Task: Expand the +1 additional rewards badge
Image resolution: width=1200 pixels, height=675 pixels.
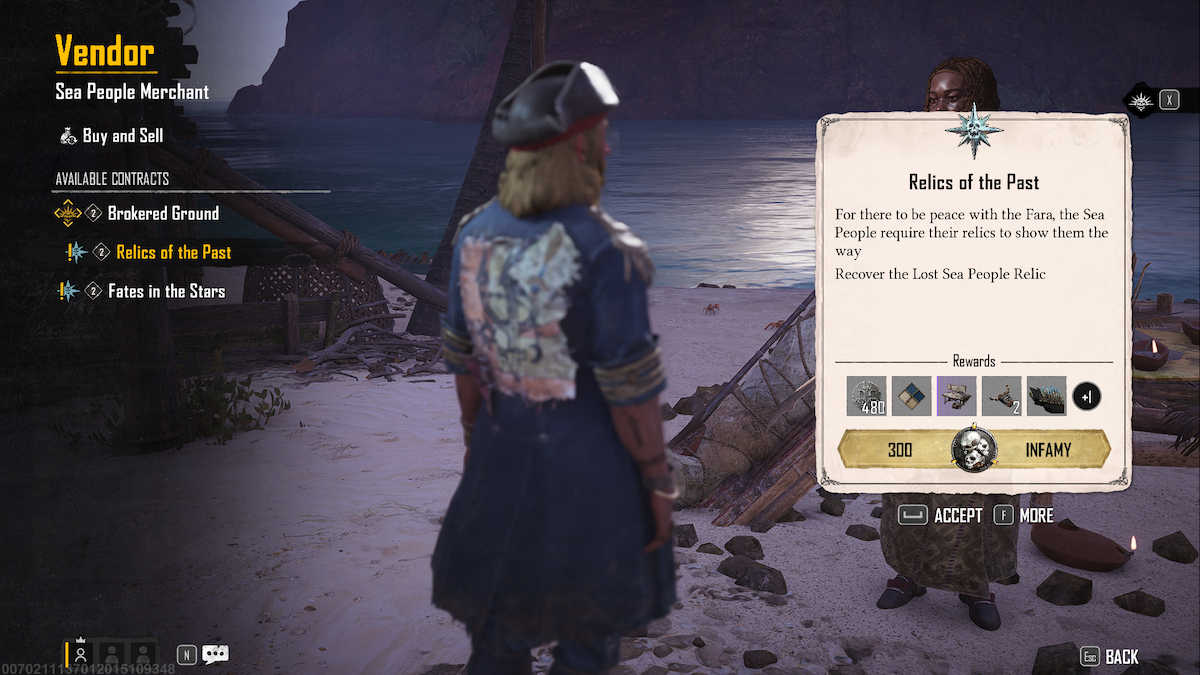Action: tap(1087, 397)
